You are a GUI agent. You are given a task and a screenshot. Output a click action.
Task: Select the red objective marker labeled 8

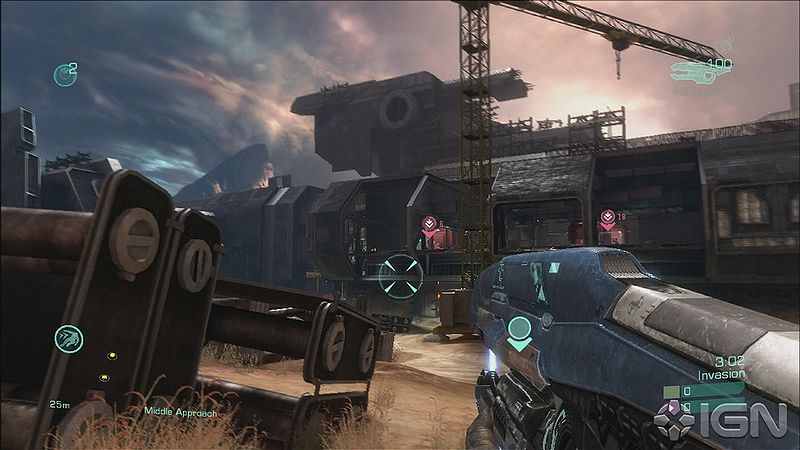[x=429, y=225]
